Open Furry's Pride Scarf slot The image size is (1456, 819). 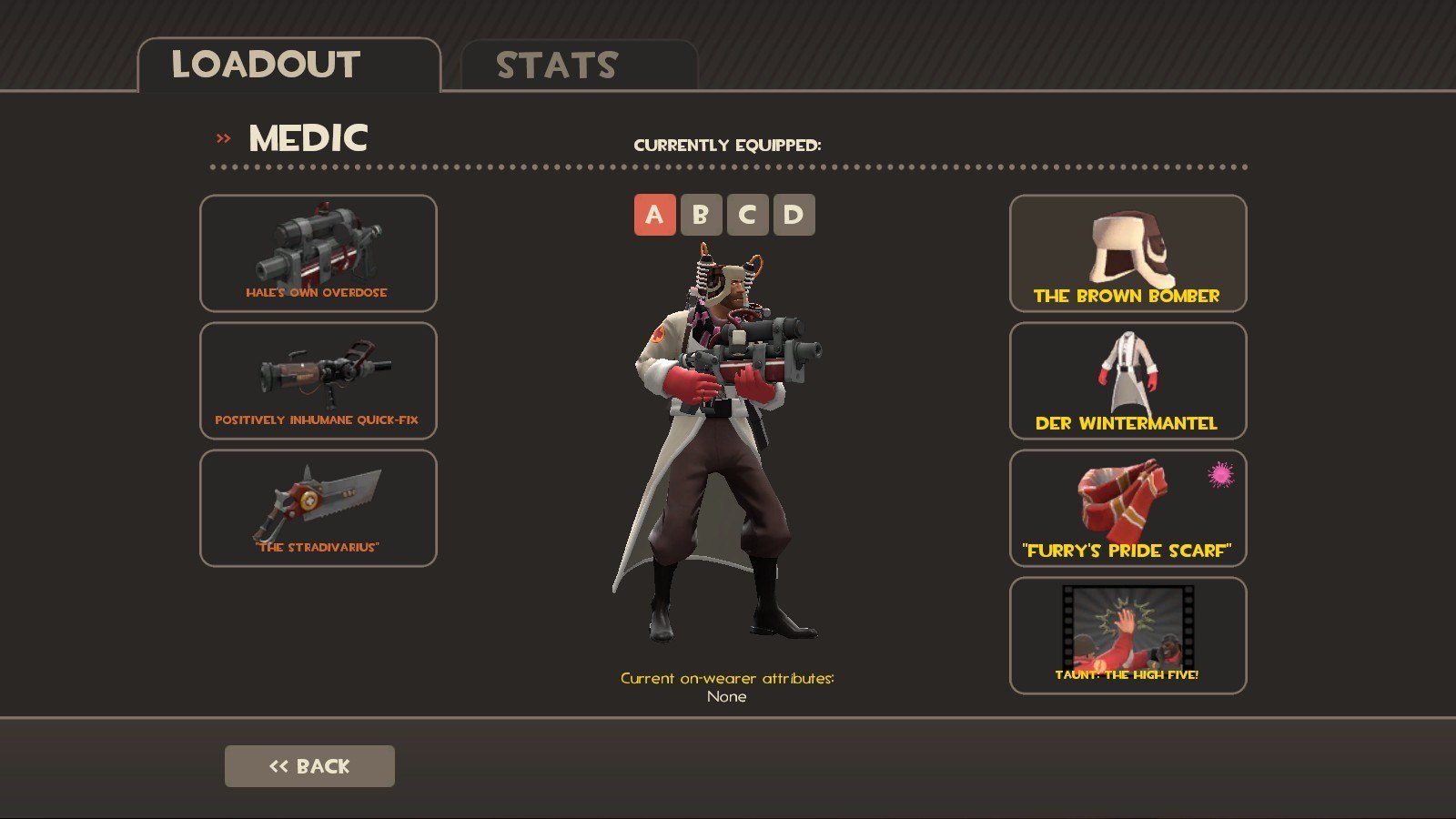(1127, 508)
